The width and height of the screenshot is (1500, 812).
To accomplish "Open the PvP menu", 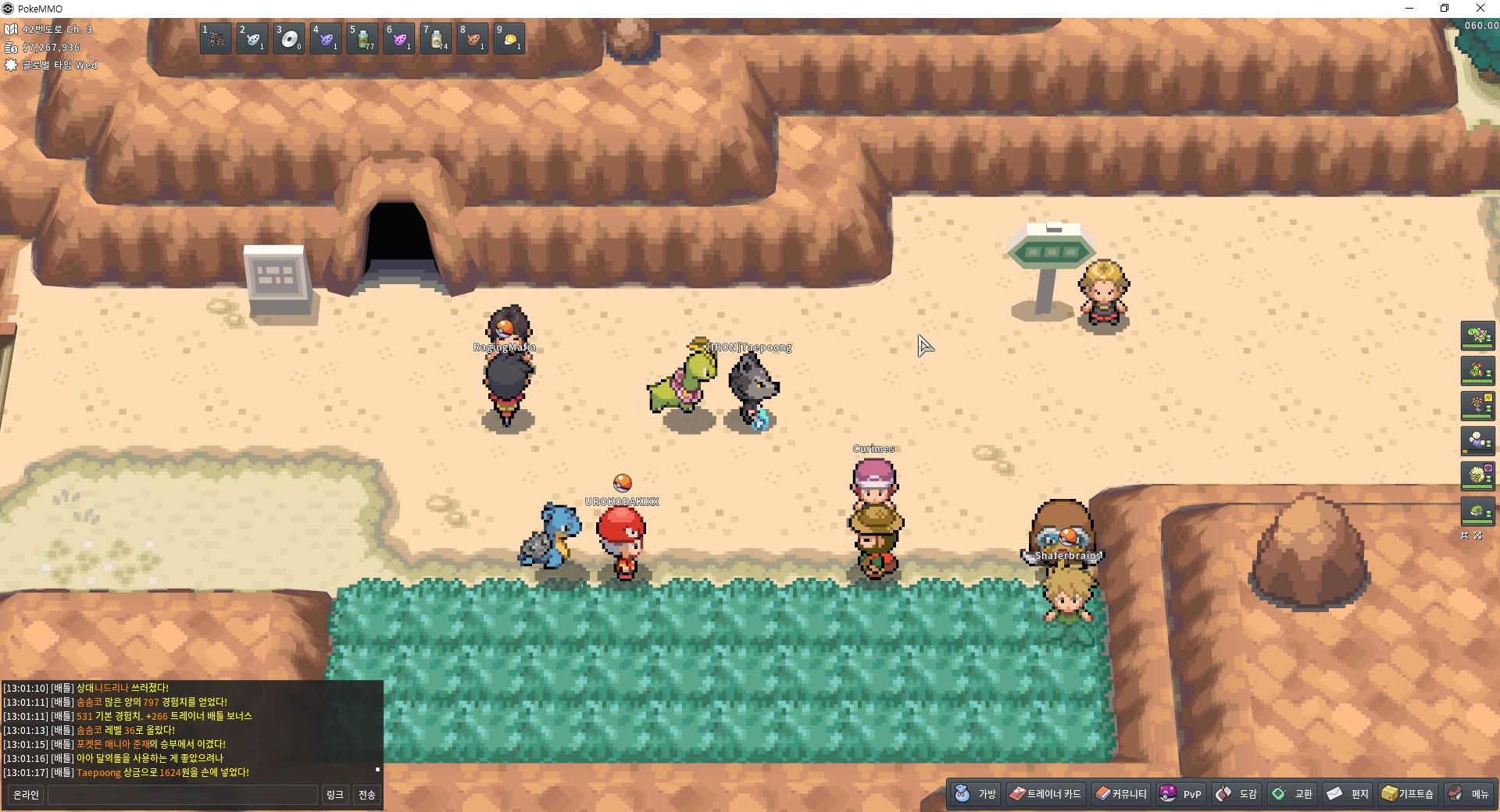I will coord(1180,794).
